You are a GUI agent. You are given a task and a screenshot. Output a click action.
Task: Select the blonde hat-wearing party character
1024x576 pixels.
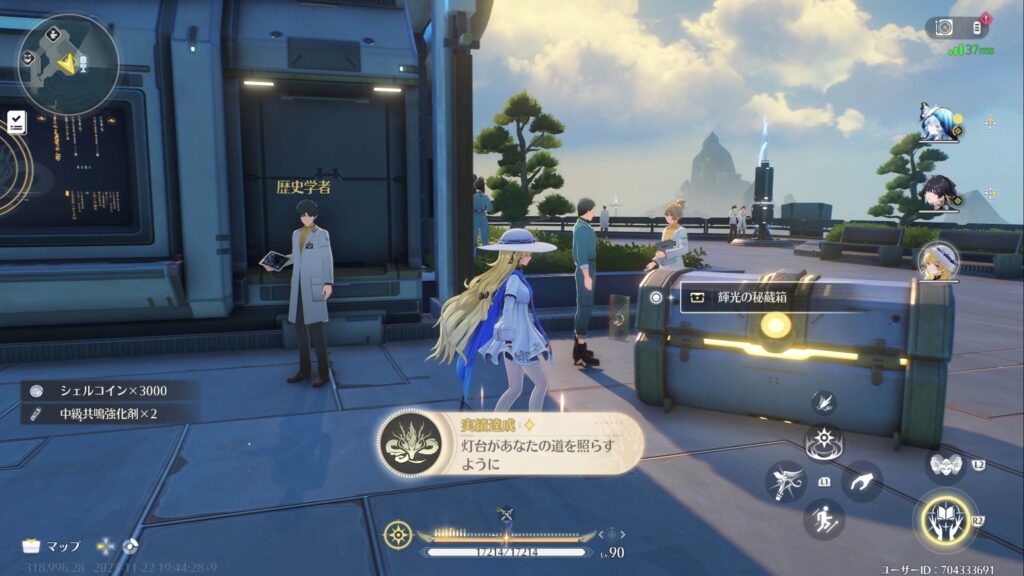(x=938, y=260)
